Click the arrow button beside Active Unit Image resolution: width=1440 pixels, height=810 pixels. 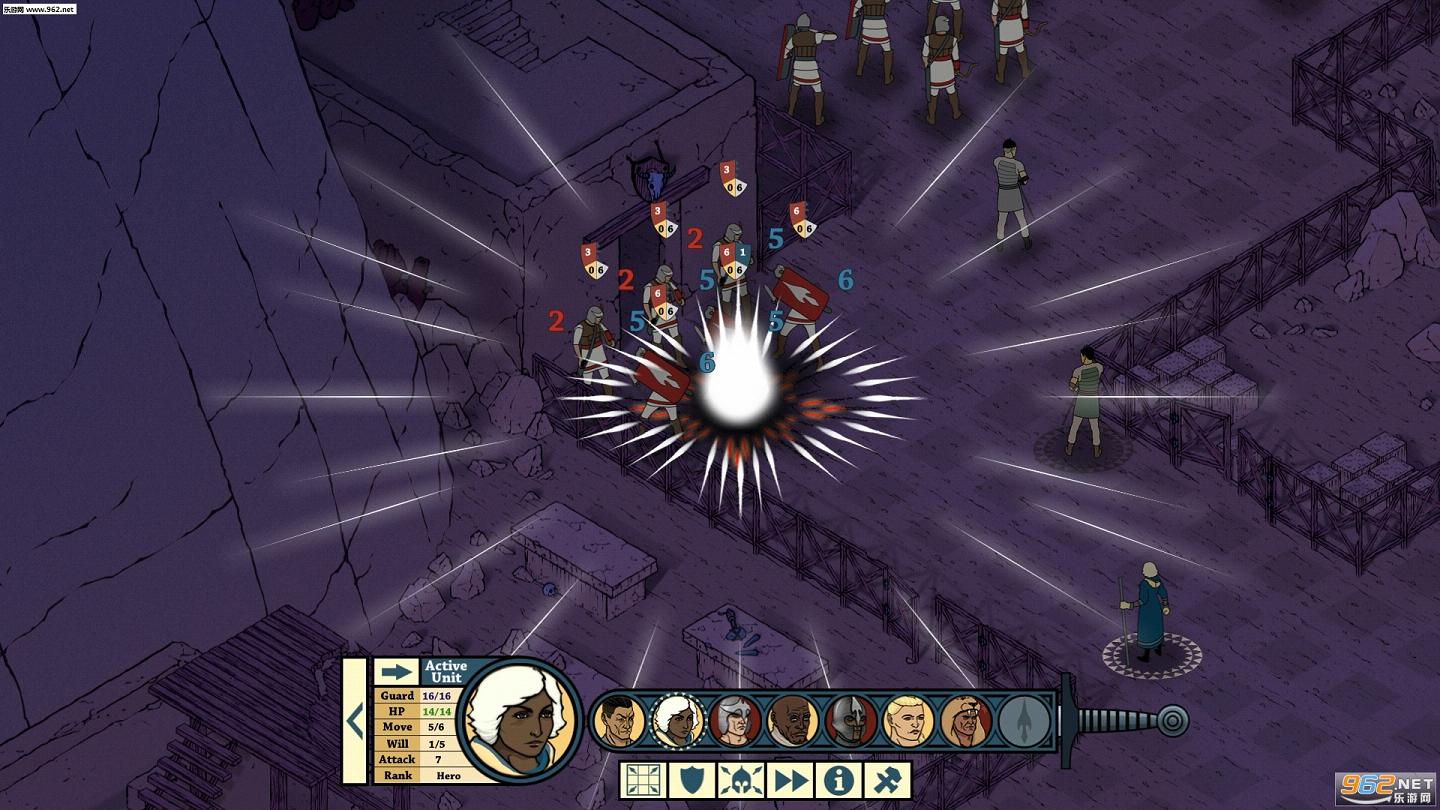point(396,672)
